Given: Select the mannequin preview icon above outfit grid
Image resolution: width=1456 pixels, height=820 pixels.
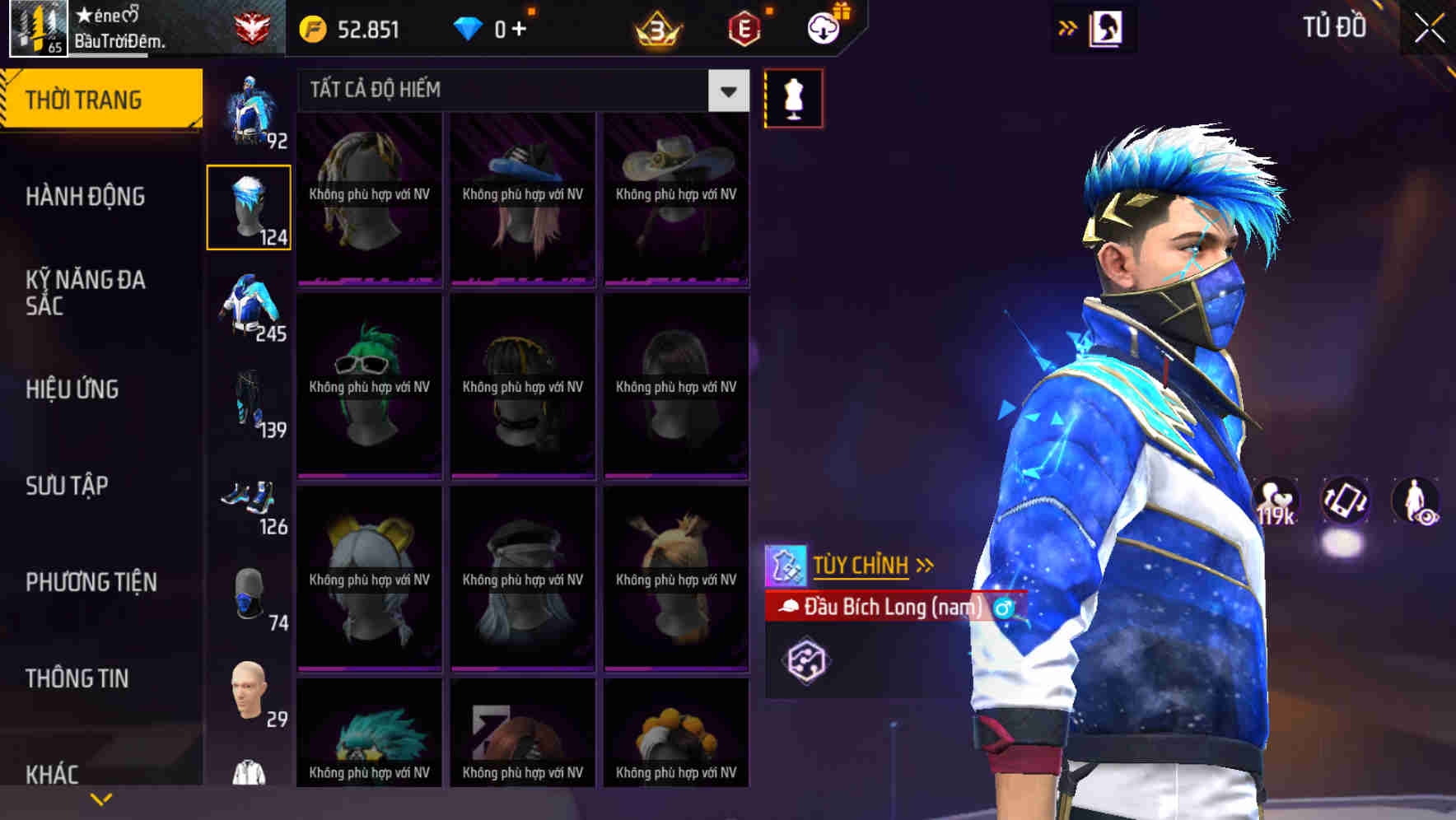Looking at the screenshot, I should pyautogui.click(x=792, y=98).
